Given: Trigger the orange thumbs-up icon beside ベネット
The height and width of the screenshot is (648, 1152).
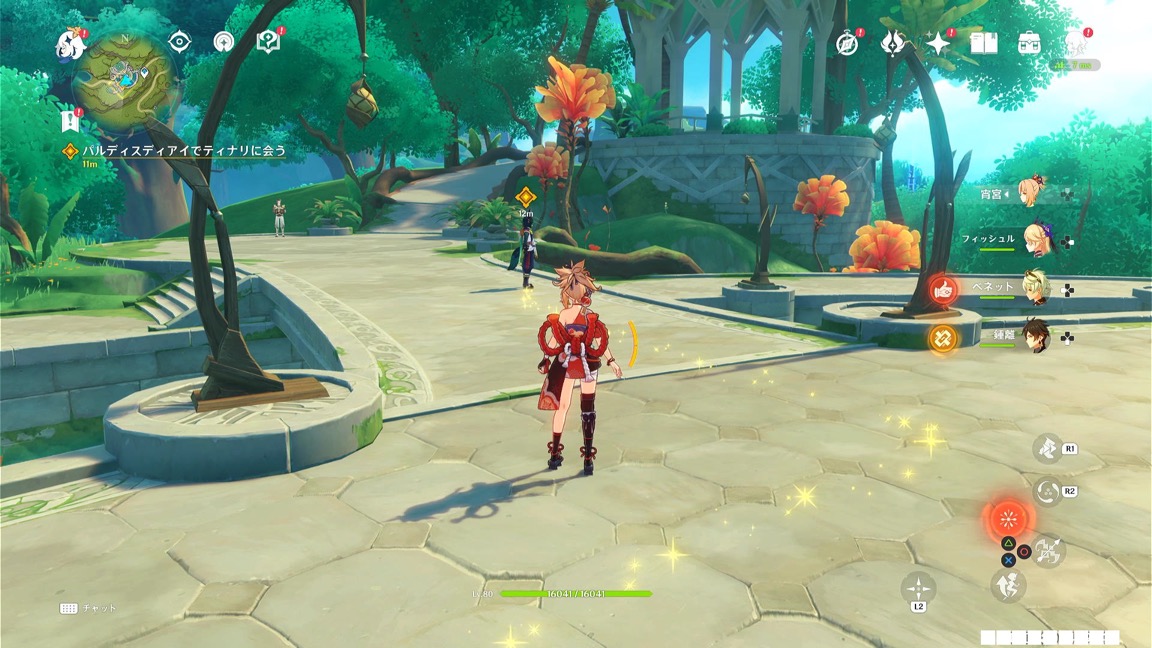Looking at the screenshot, I should pyautogui.click(x=943, y=290).
